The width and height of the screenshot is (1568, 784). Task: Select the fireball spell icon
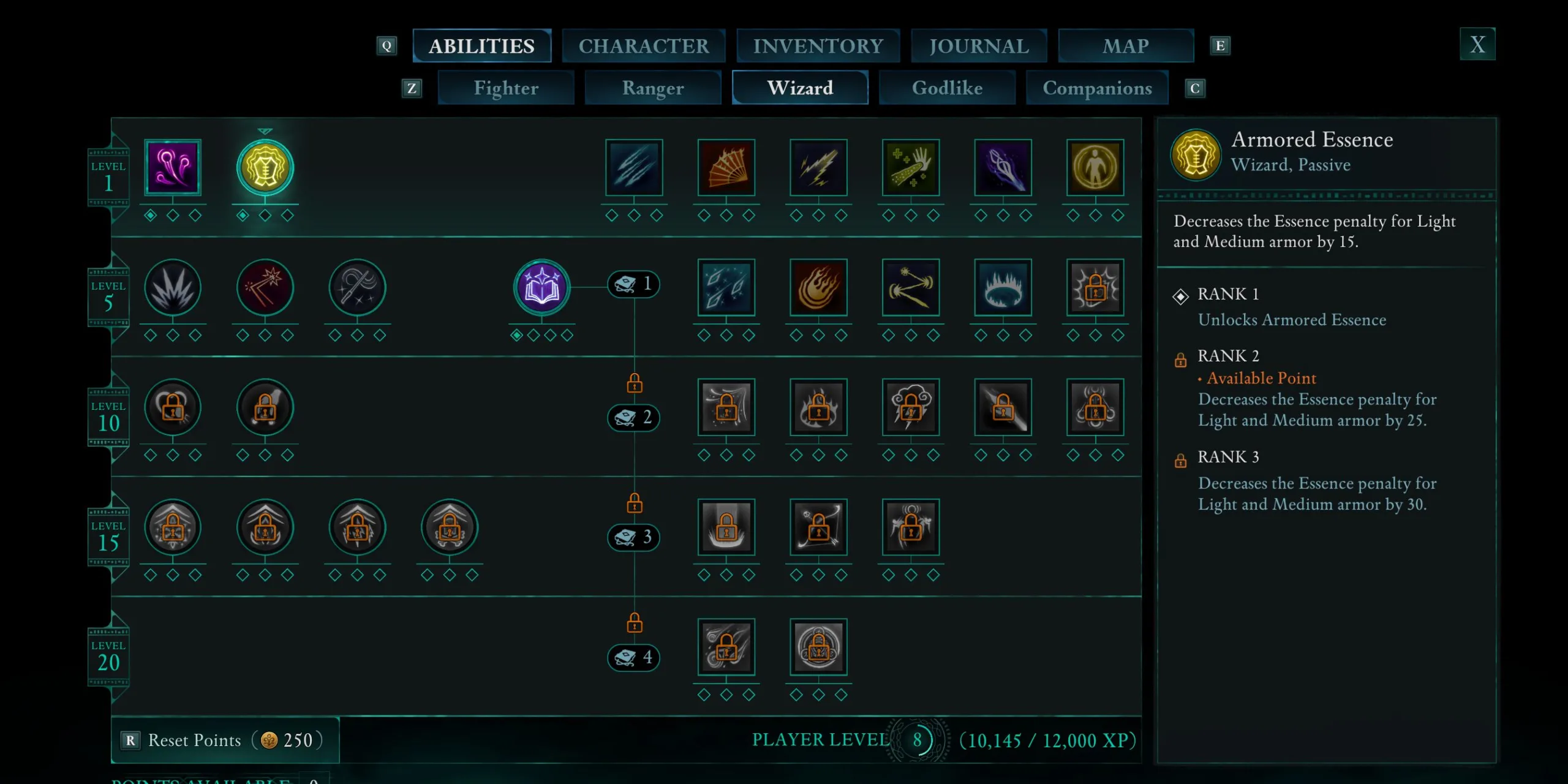818,287
